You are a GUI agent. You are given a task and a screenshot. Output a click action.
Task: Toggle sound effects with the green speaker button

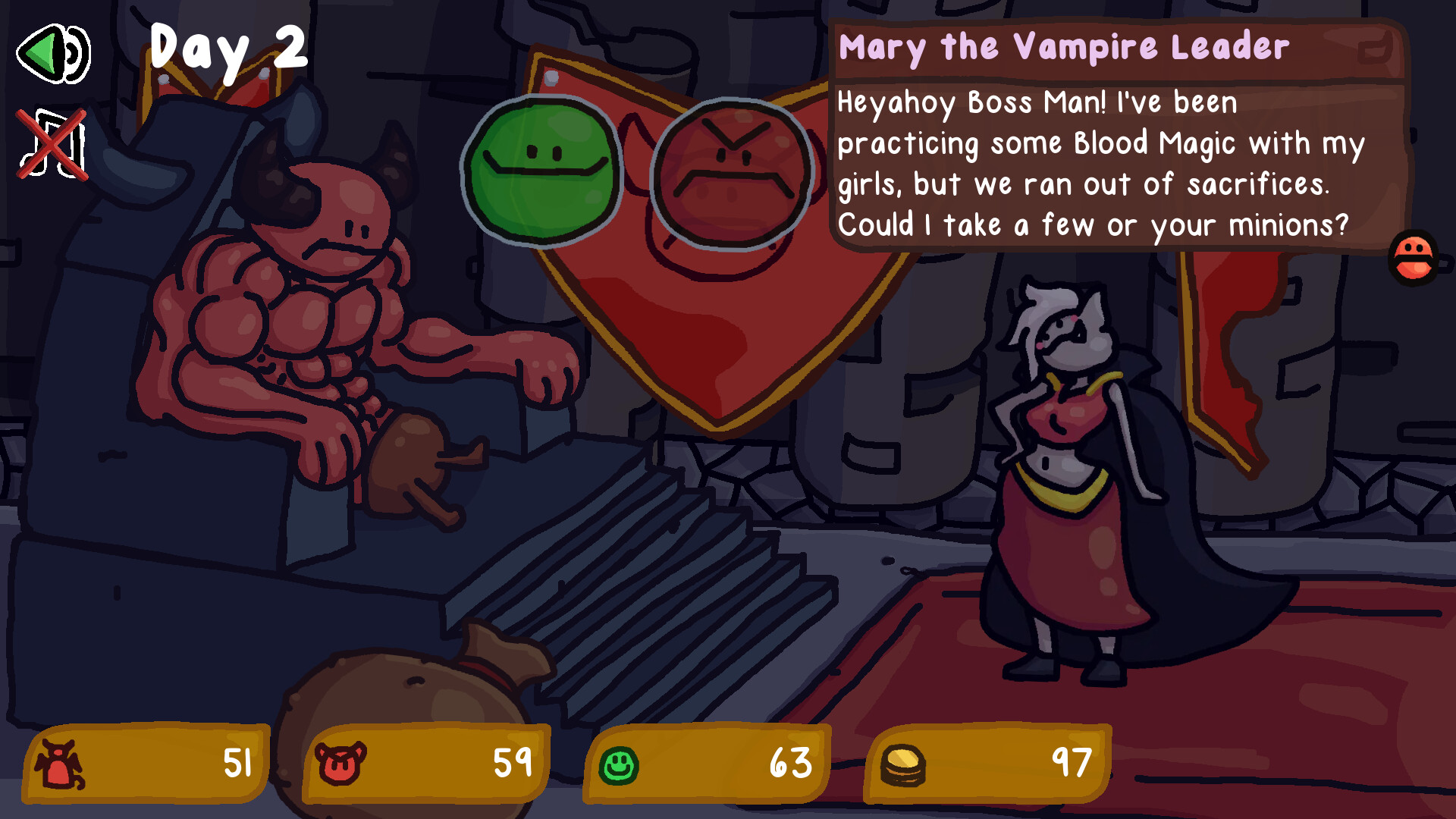coord(53,55)
